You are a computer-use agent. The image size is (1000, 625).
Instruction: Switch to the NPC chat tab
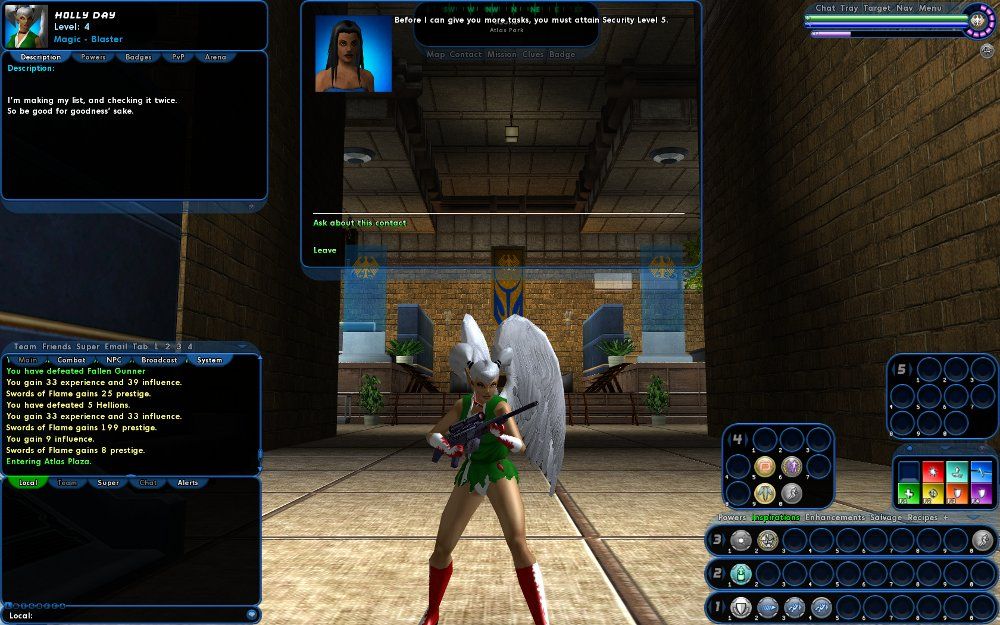pos(114,360)
